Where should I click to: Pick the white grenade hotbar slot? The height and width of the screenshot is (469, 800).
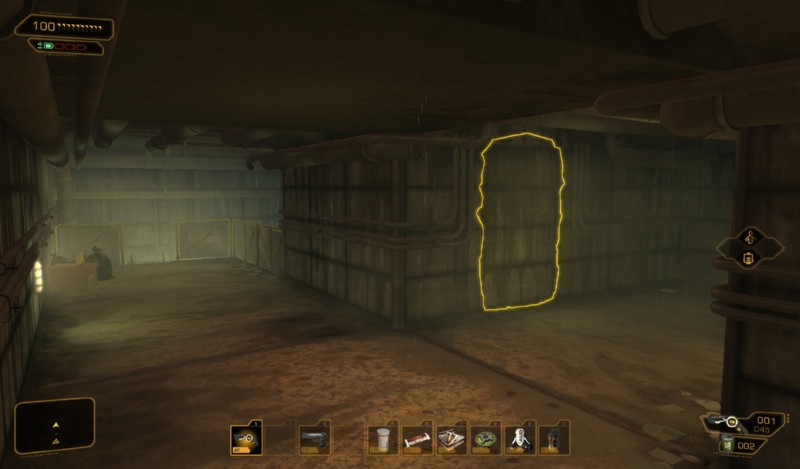click(x=520, y=438)
